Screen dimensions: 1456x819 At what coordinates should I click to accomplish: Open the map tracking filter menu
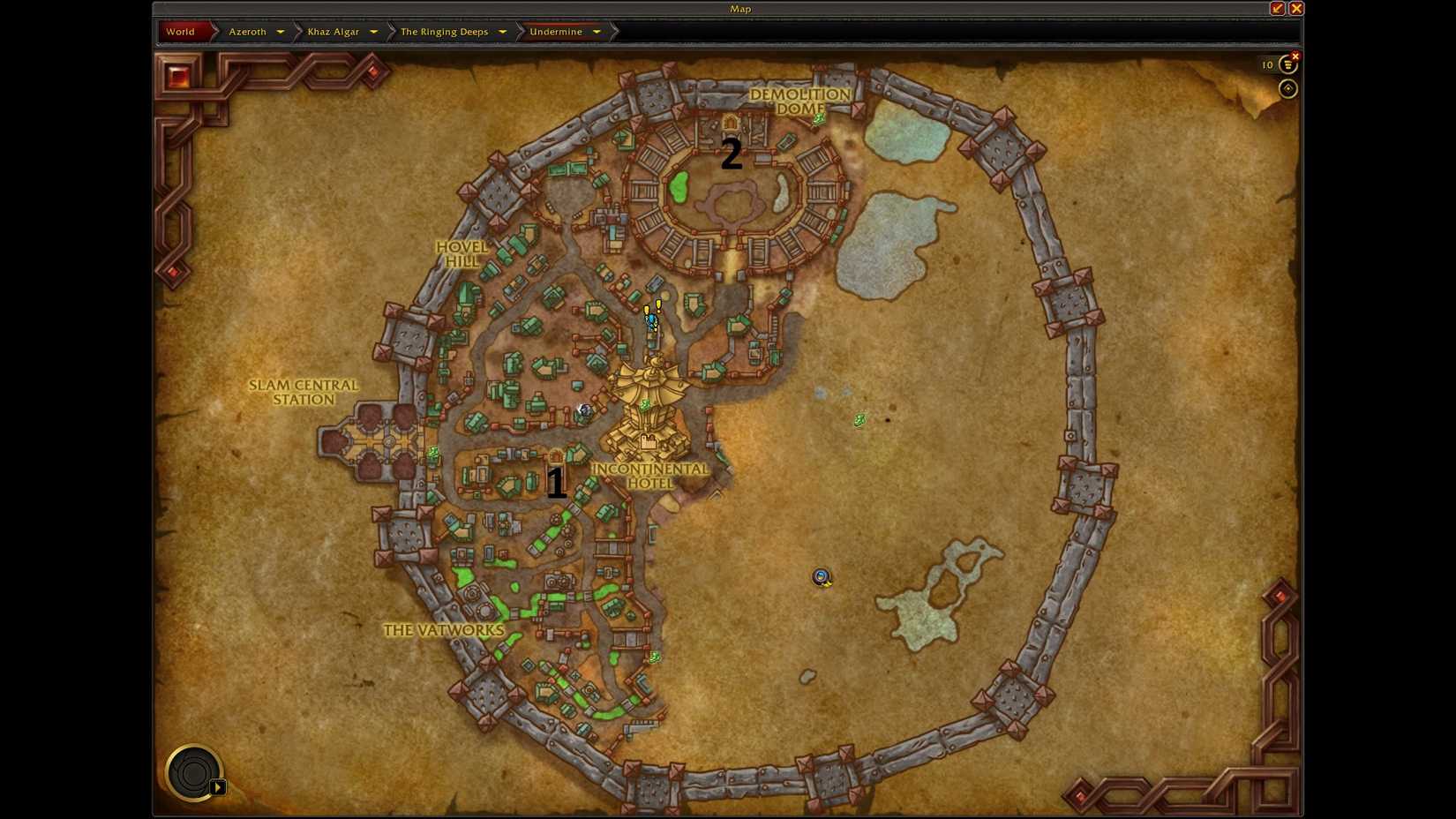[1288, 64]
